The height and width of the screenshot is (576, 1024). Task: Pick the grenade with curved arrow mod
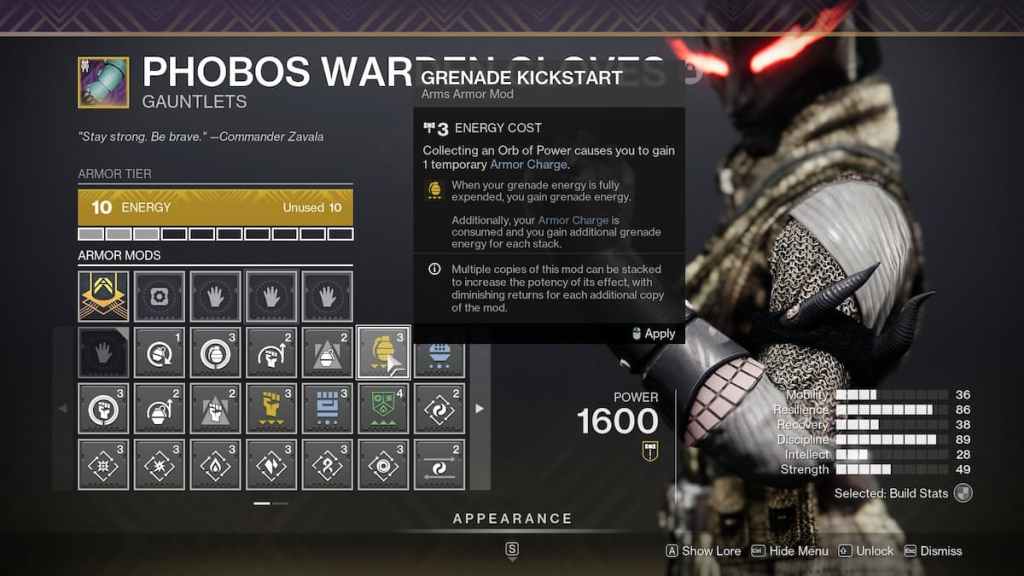[159, 408]
